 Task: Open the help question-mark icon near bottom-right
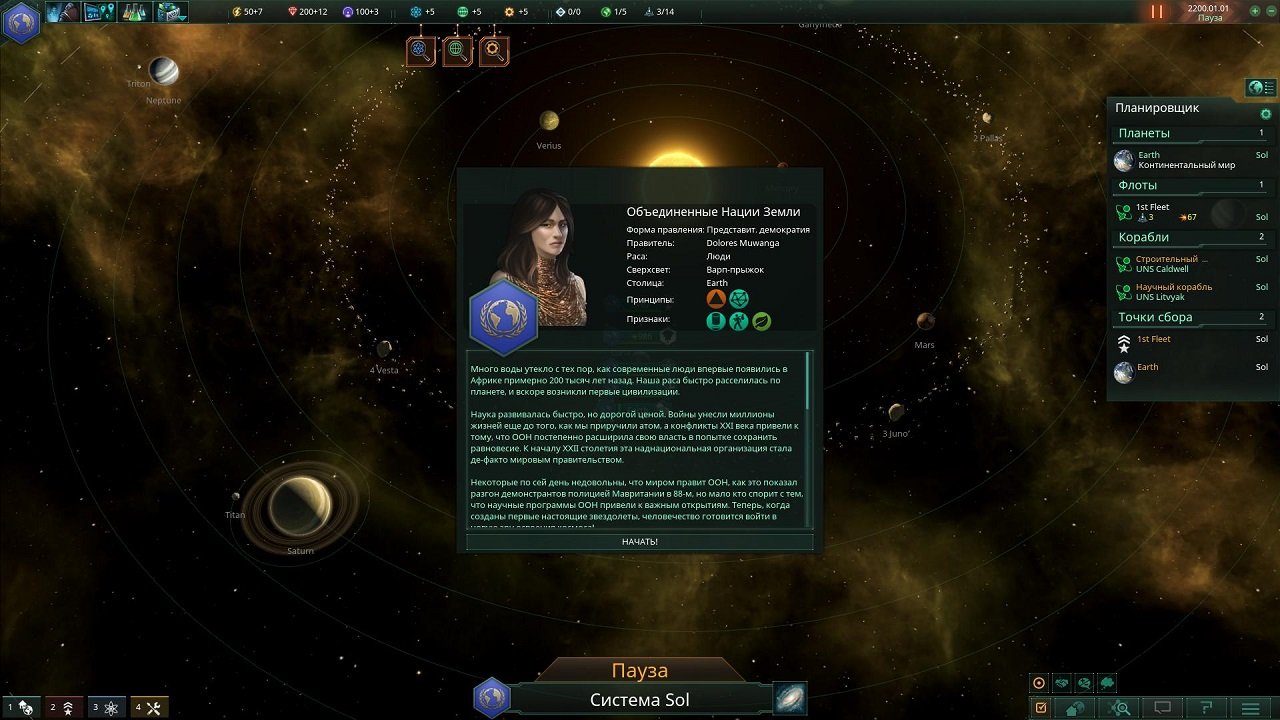[1204, 707]
